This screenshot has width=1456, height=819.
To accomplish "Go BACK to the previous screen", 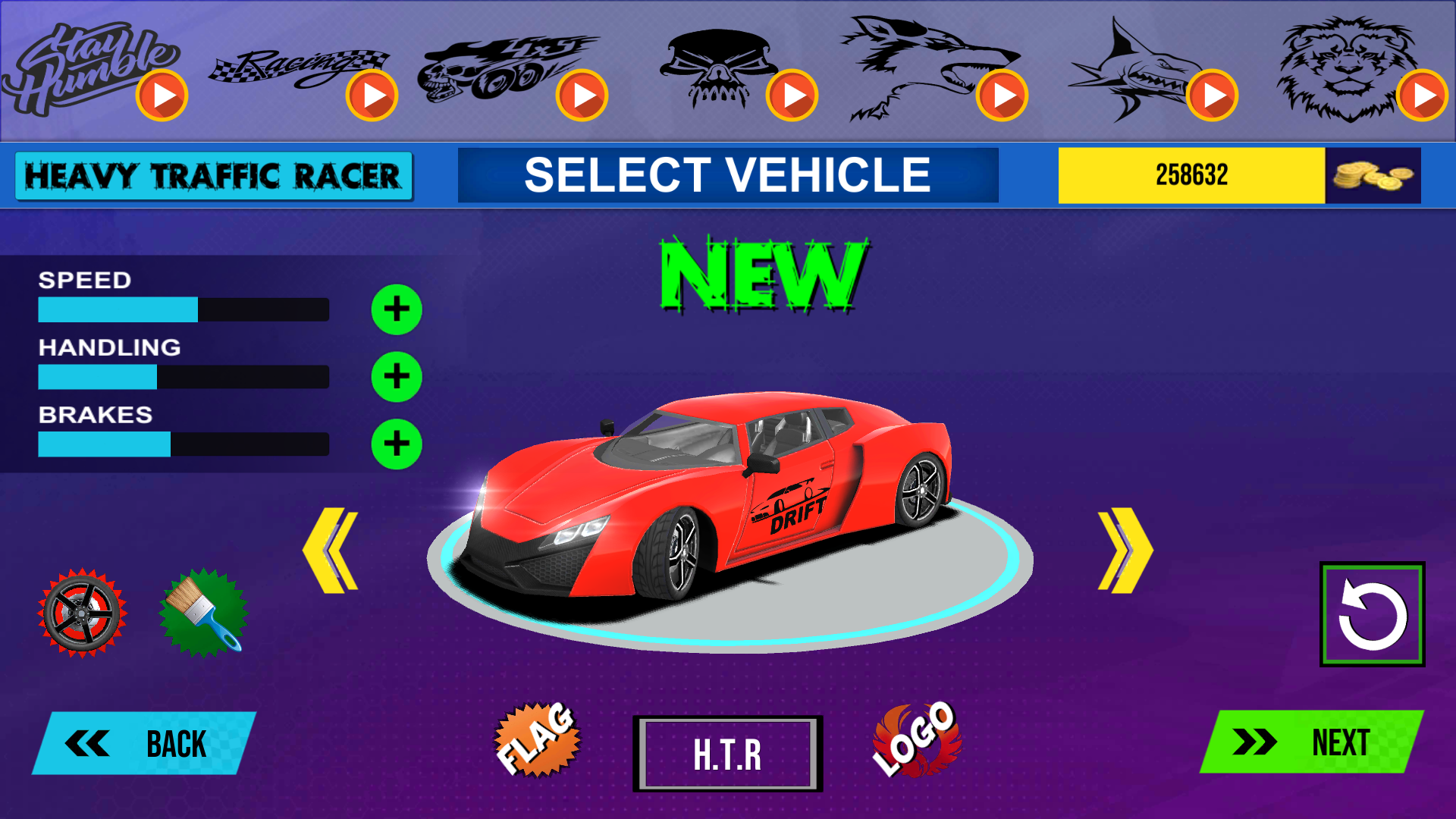I will pos(144,744).
